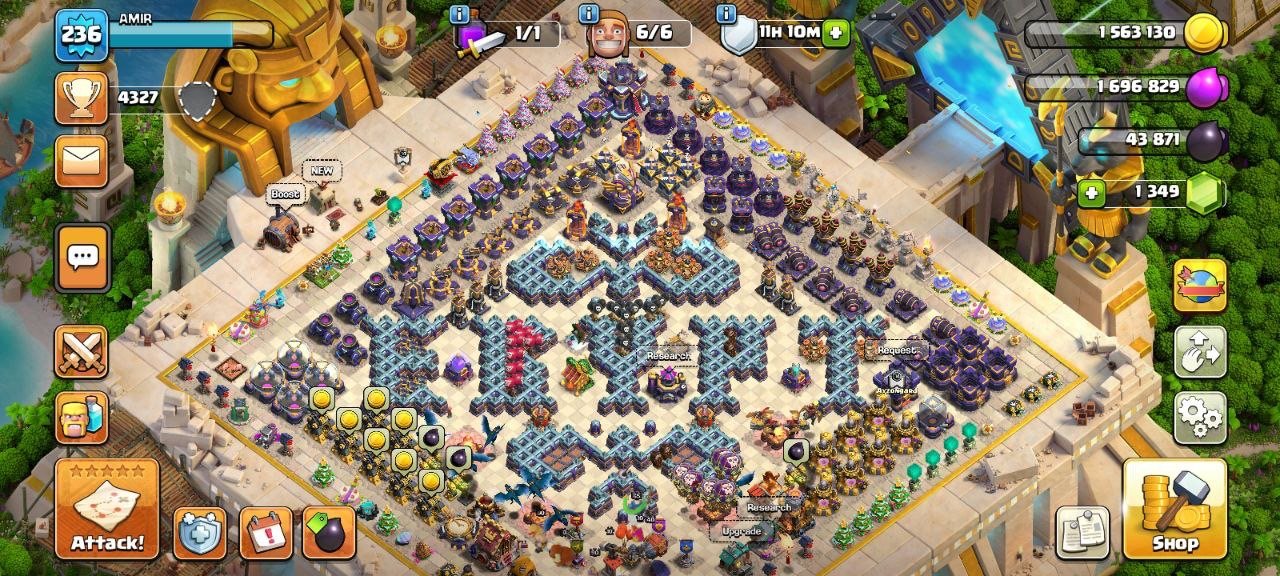1280x576 pixels.
Task: Open the globe with red ribbon icon
Action: click(x=1200, y=285)
